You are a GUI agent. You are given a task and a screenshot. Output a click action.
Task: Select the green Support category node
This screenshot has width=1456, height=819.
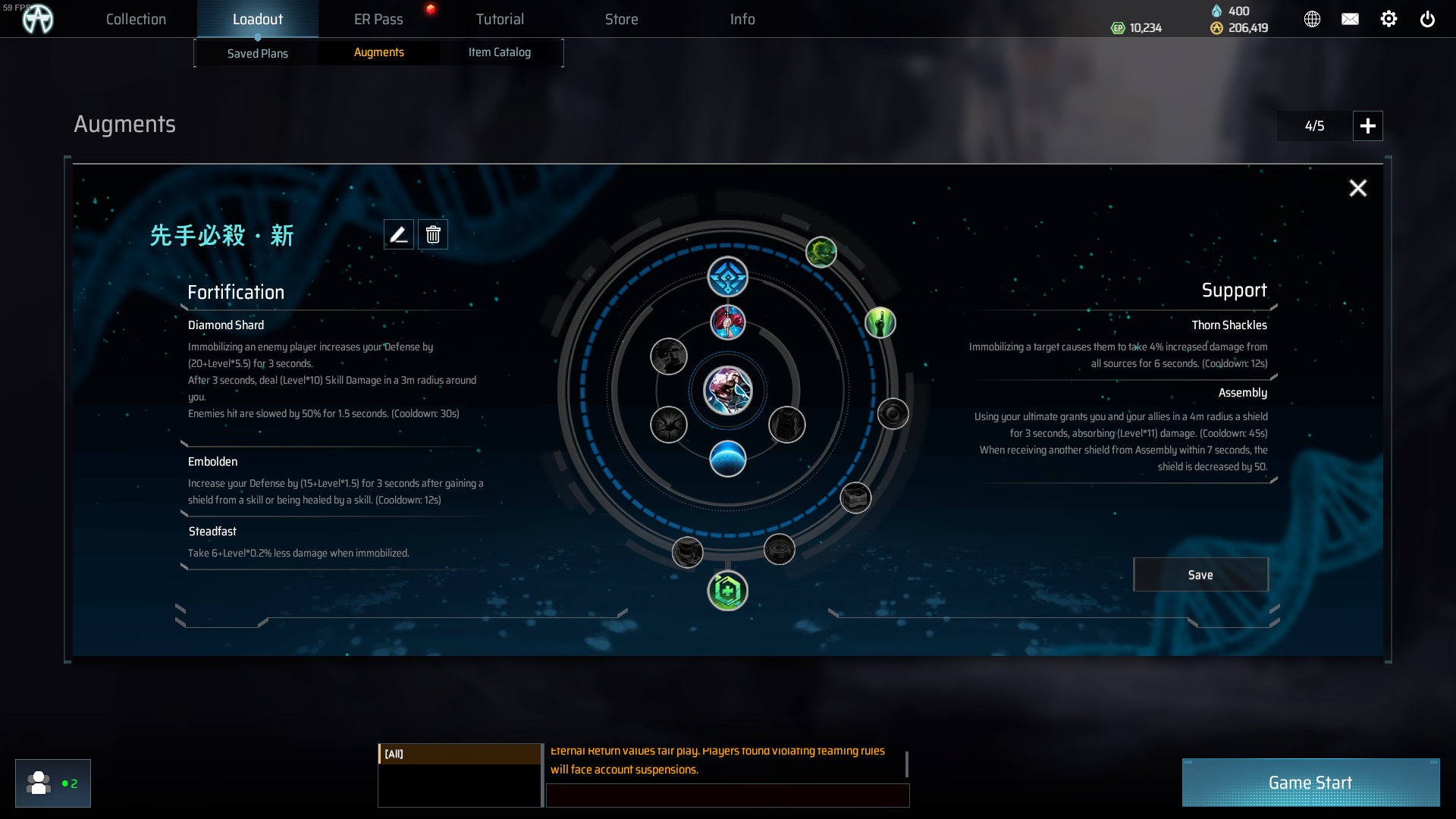[x=727, y=591]
